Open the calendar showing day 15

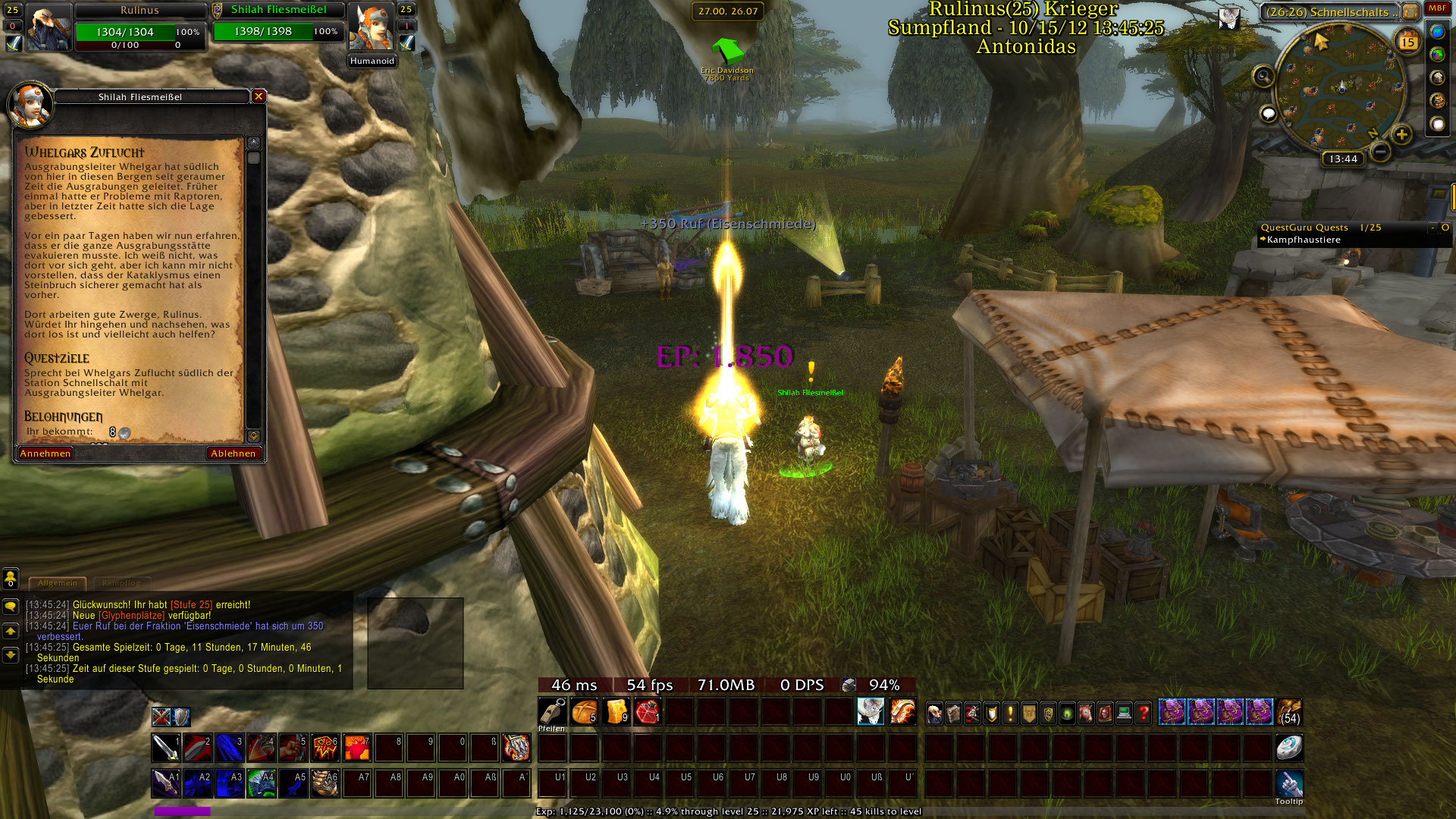pyautogui.click(x=1407, y=42)
